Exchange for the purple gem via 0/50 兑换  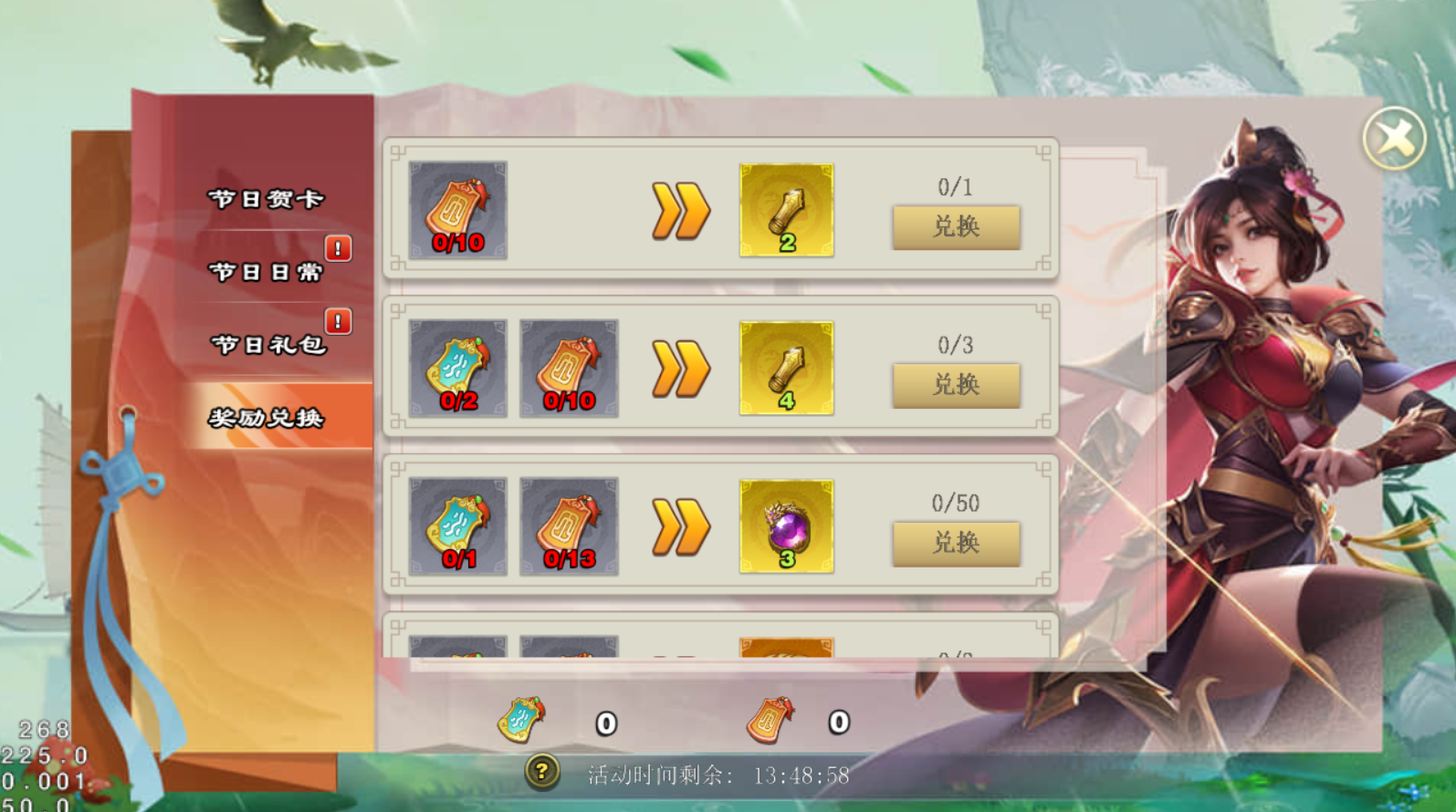[956, 544]
